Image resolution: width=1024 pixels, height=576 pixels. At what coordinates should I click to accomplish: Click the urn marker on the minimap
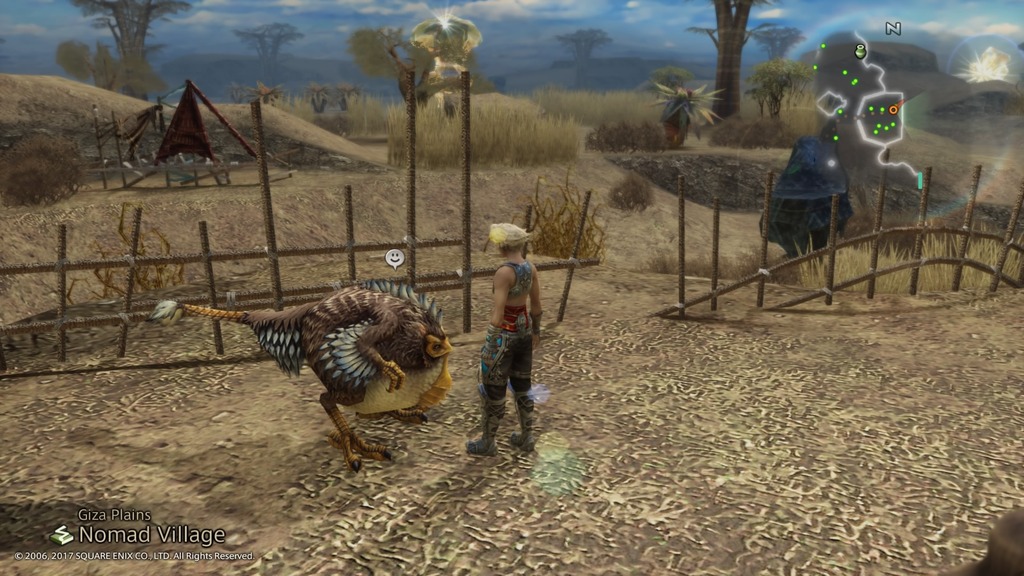860,51
